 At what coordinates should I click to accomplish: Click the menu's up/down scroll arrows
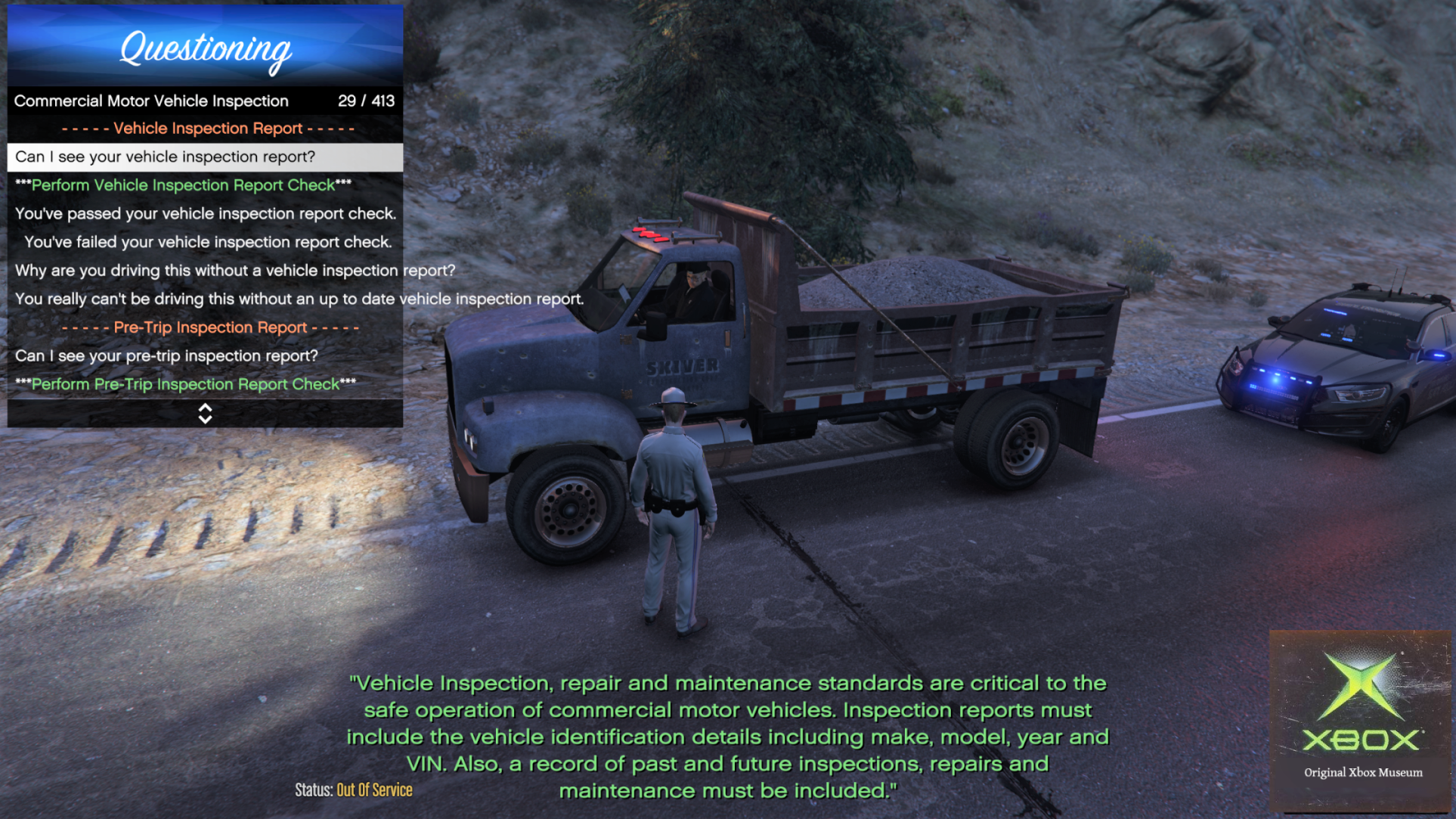(205, 414)
